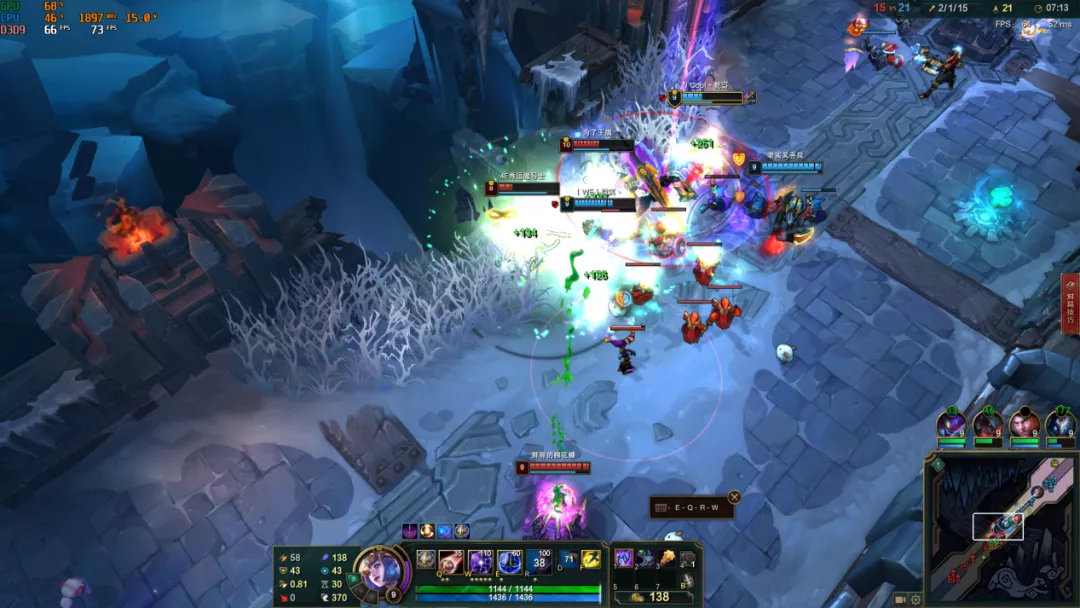Click the golden item in slot 3
Viewport: 1080px width, 608px height.
(666, 559)
